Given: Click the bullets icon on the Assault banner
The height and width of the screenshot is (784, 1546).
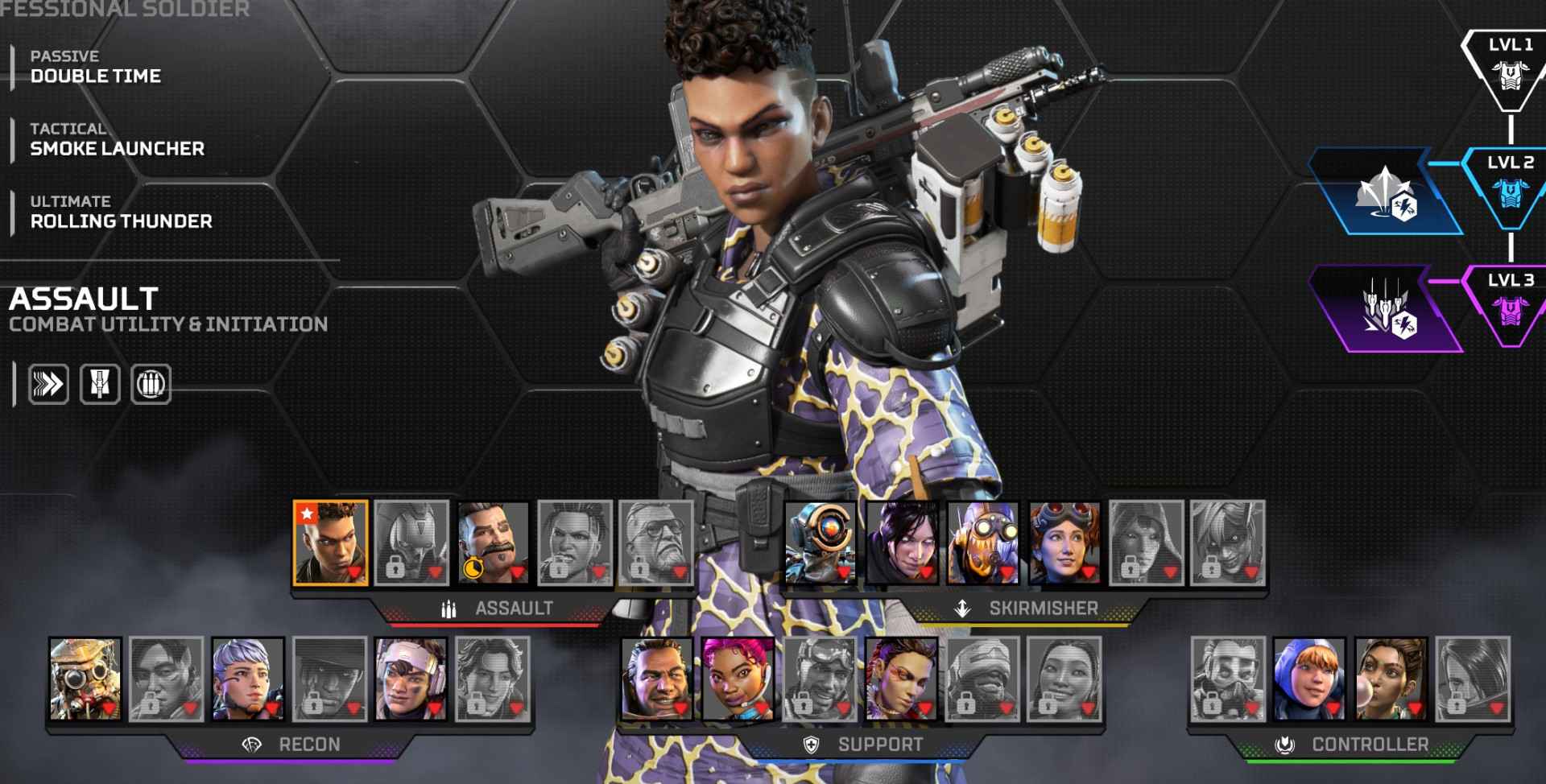Looking at the screenshot, I should [449, 609].
